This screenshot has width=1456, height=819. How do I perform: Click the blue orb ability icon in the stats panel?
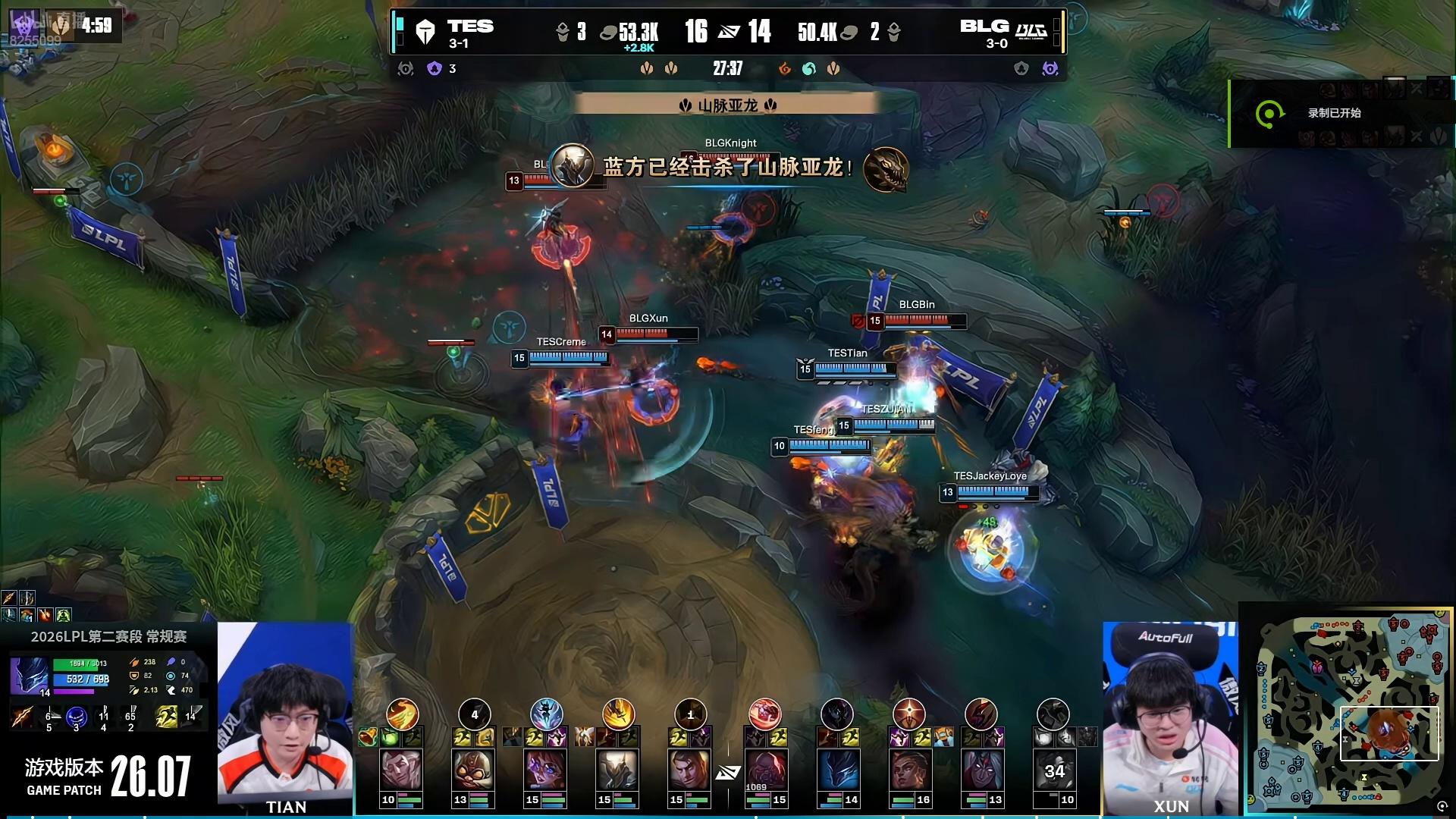click(76, 715)
